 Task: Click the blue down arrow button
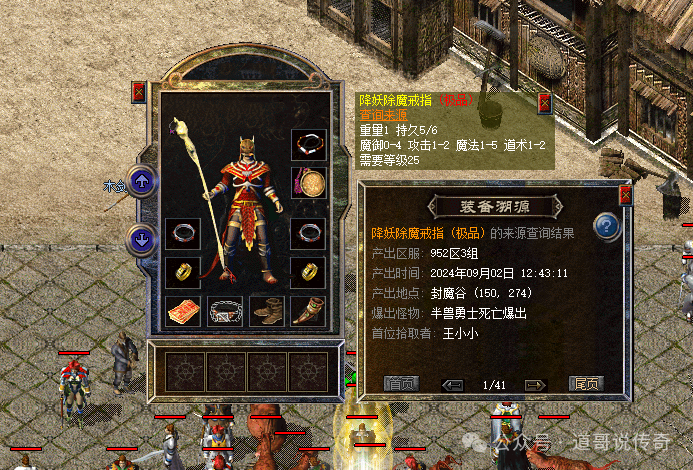(x=143, y=240)
